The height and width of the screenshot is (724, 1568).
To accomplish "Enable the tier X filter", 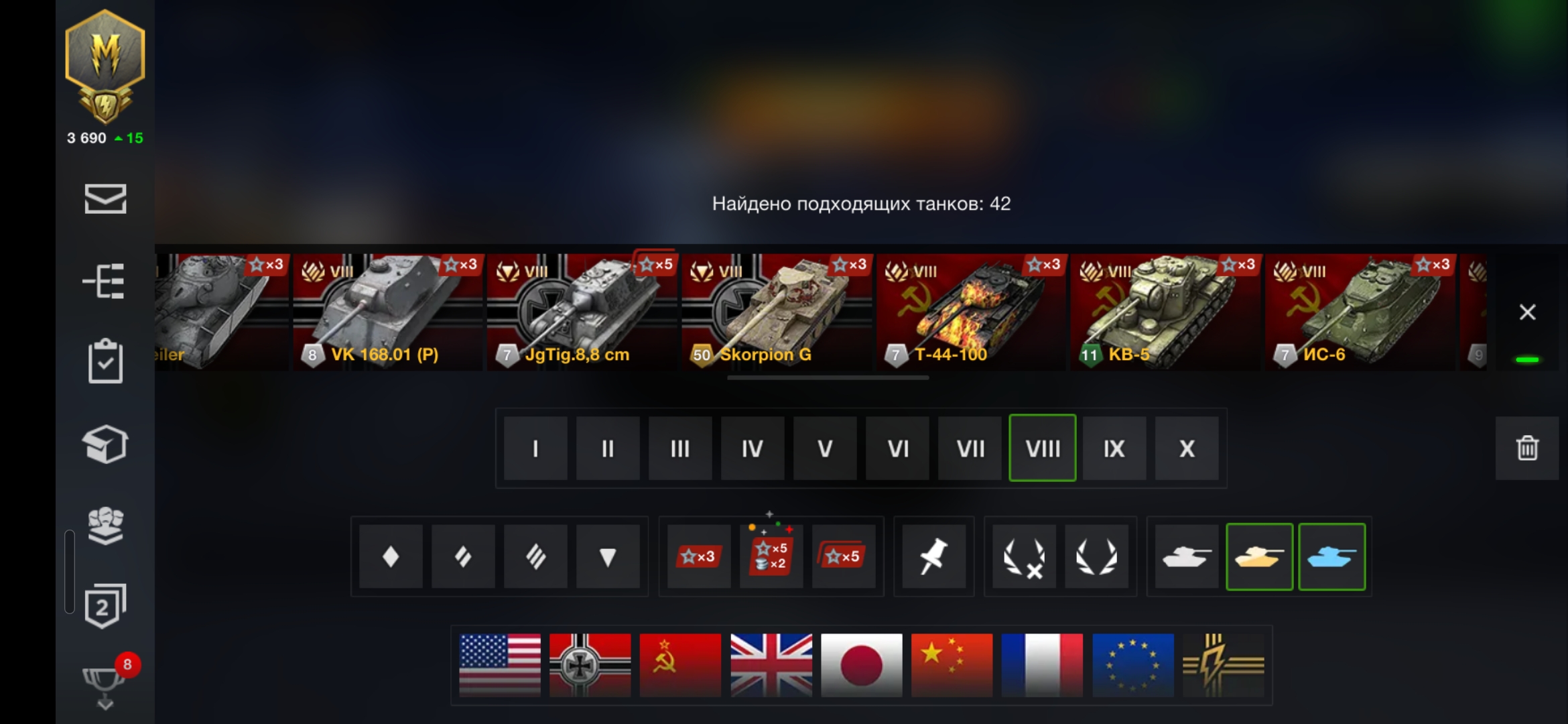I will pyautogui.click(x=1187, y=448).
